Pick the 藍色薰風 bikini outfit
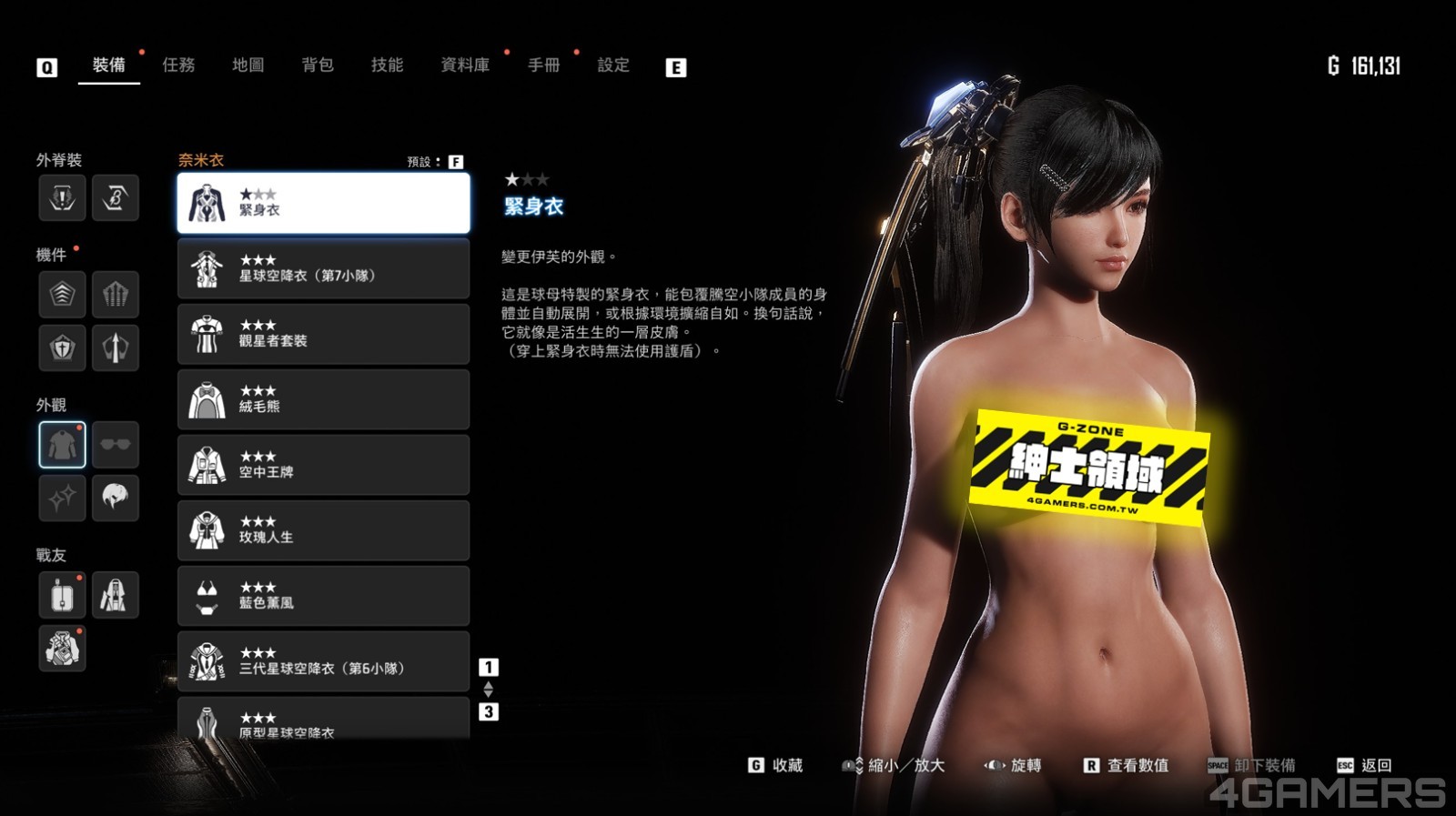Image resolution: width=1456 pixels, height=816 pixels. click(x=323, y=596)
